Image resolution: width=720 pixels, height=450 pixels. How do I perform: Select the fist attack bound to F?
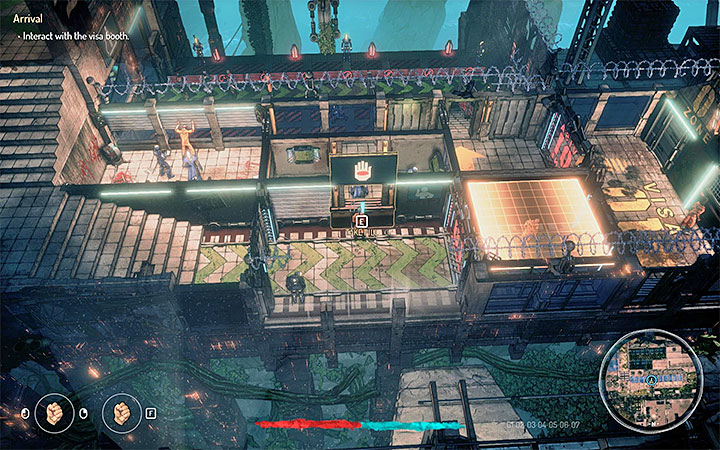(x=121, y=412)
